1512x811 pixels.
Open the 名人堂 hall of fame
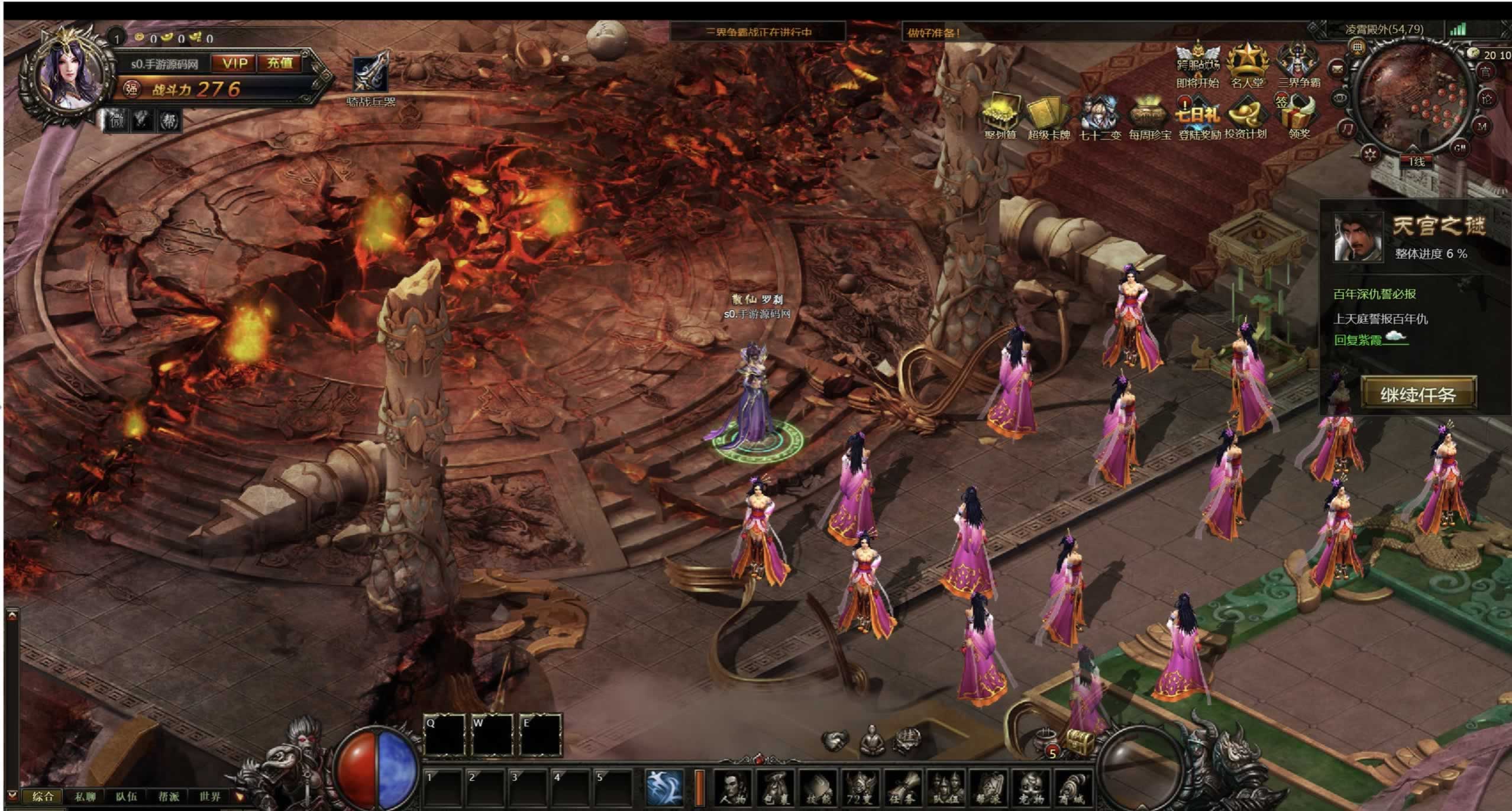(1247, 64)
